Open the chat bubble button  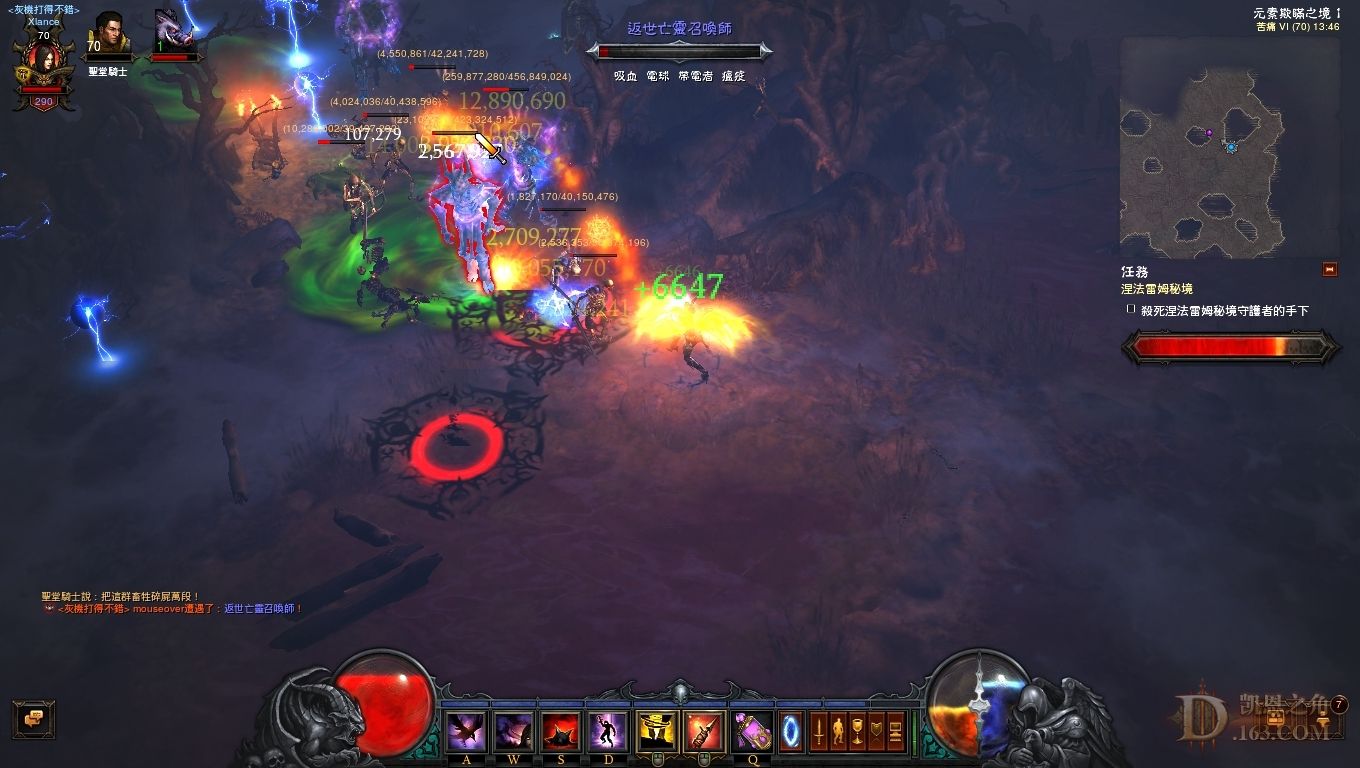(x=33, y=717)
